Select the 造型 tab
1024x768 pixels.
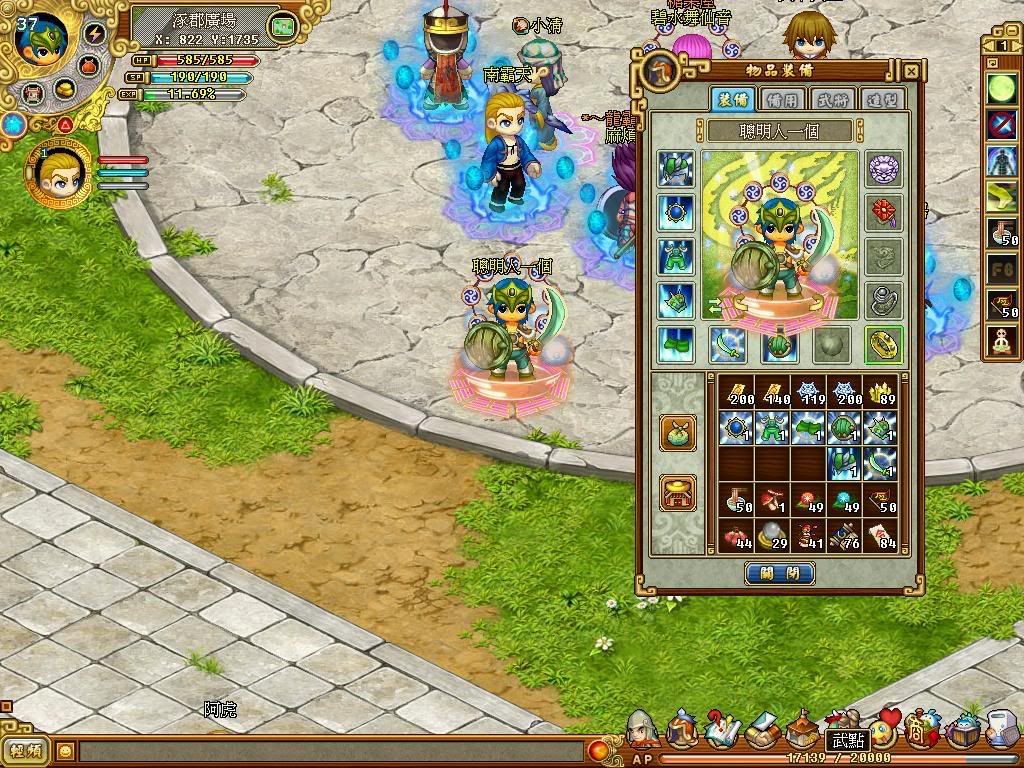point(882,99)
